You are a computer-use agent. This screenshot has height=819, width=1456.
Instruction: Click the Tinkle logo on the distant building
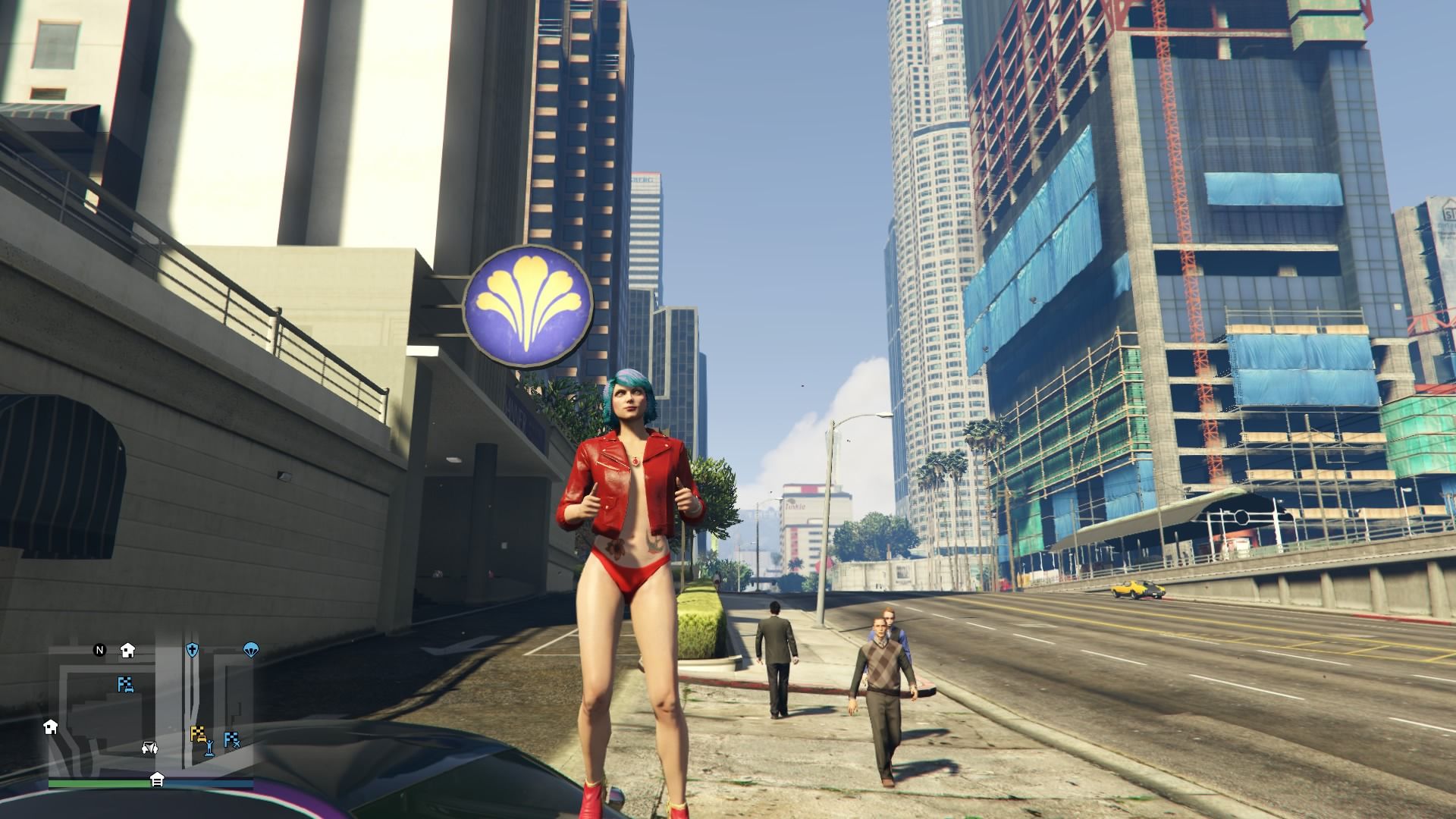pyautogui.click(x=795, y=507)
